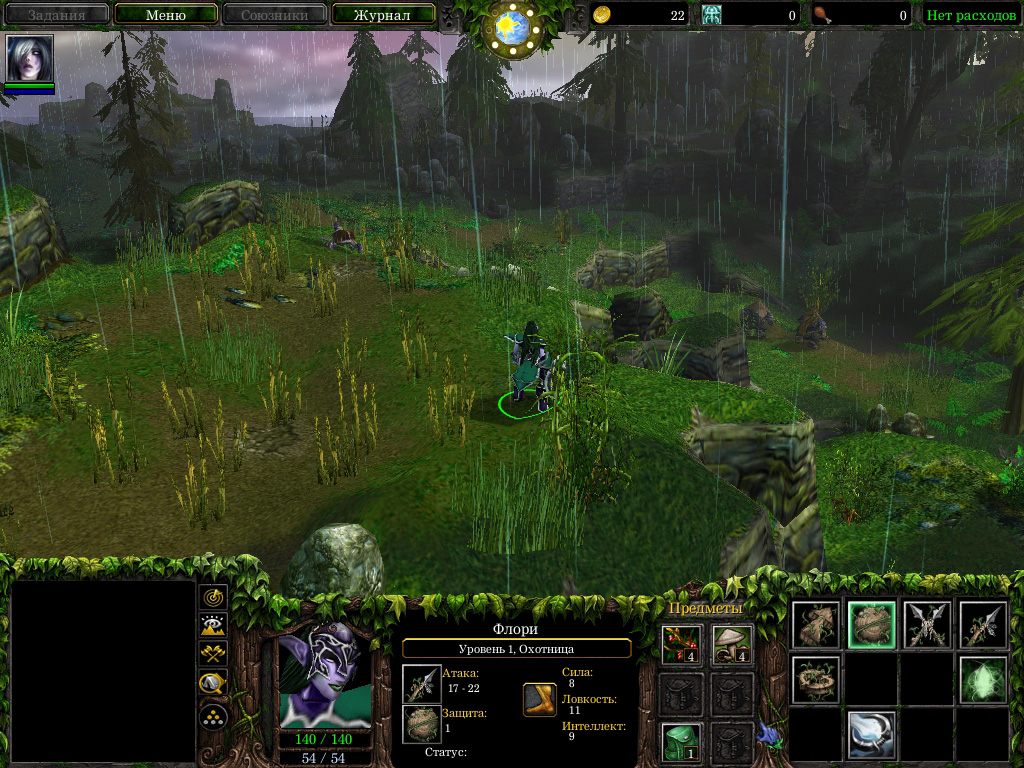
Task: Activate the single spear attack command
Action: [x=982, y=625]
